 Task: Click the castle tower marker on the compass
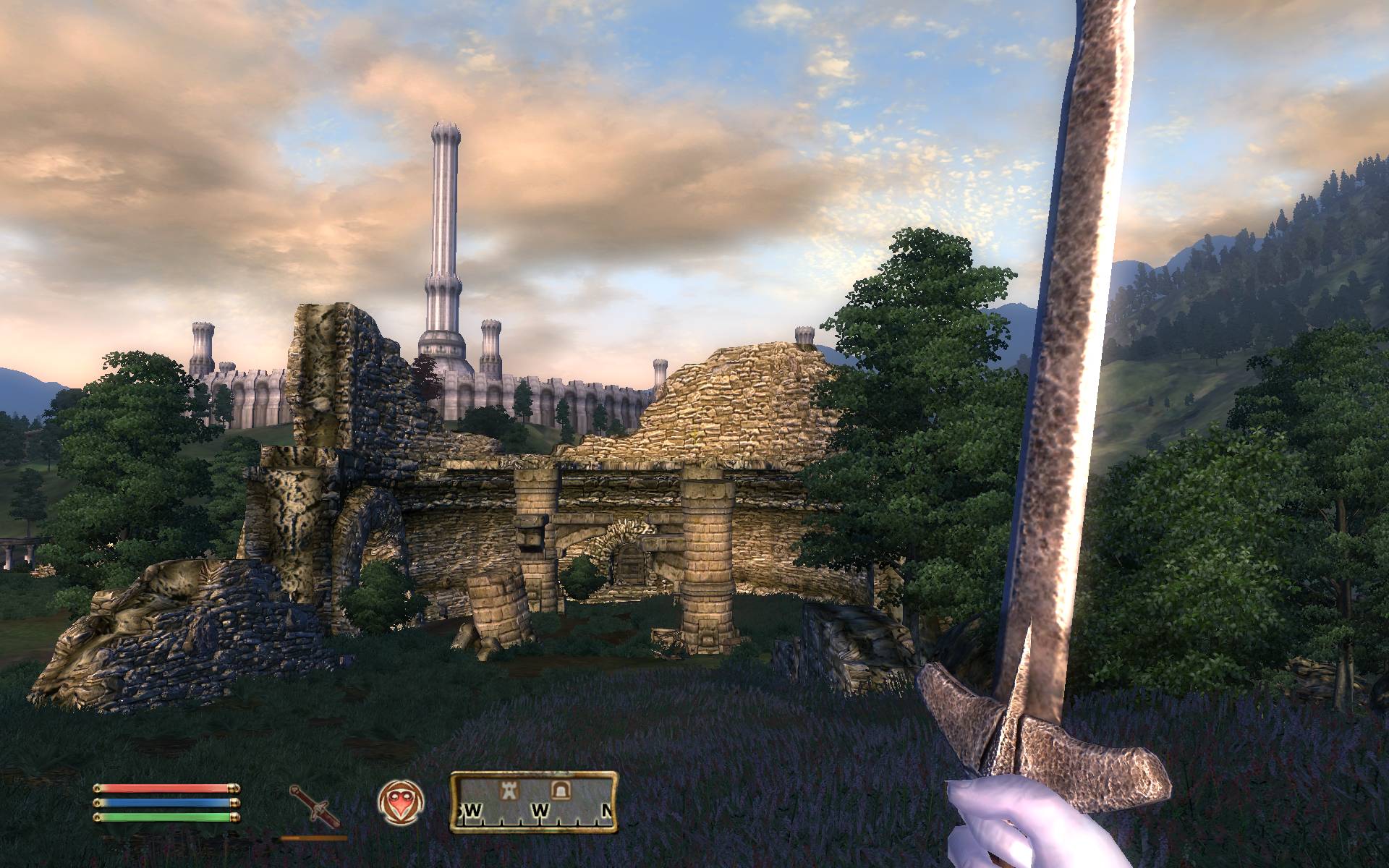tap(511, 789)
